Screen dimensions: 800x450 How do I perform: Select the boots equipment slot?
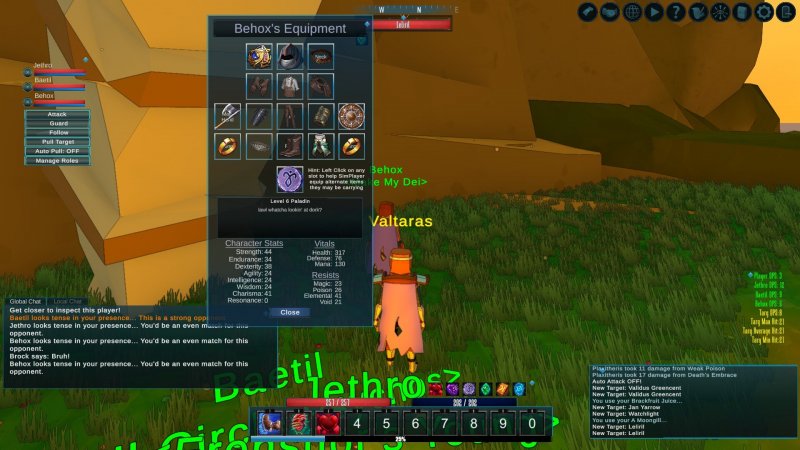(290, 146)
